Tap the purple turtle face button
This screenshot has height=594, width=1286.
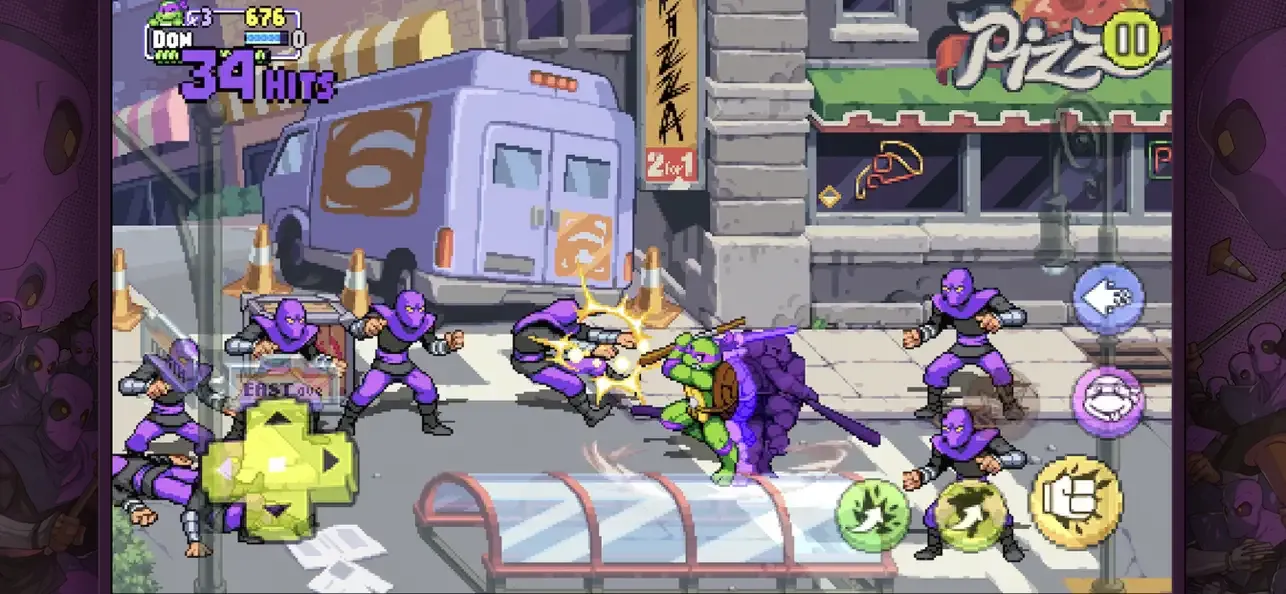tap(1107, 402)
